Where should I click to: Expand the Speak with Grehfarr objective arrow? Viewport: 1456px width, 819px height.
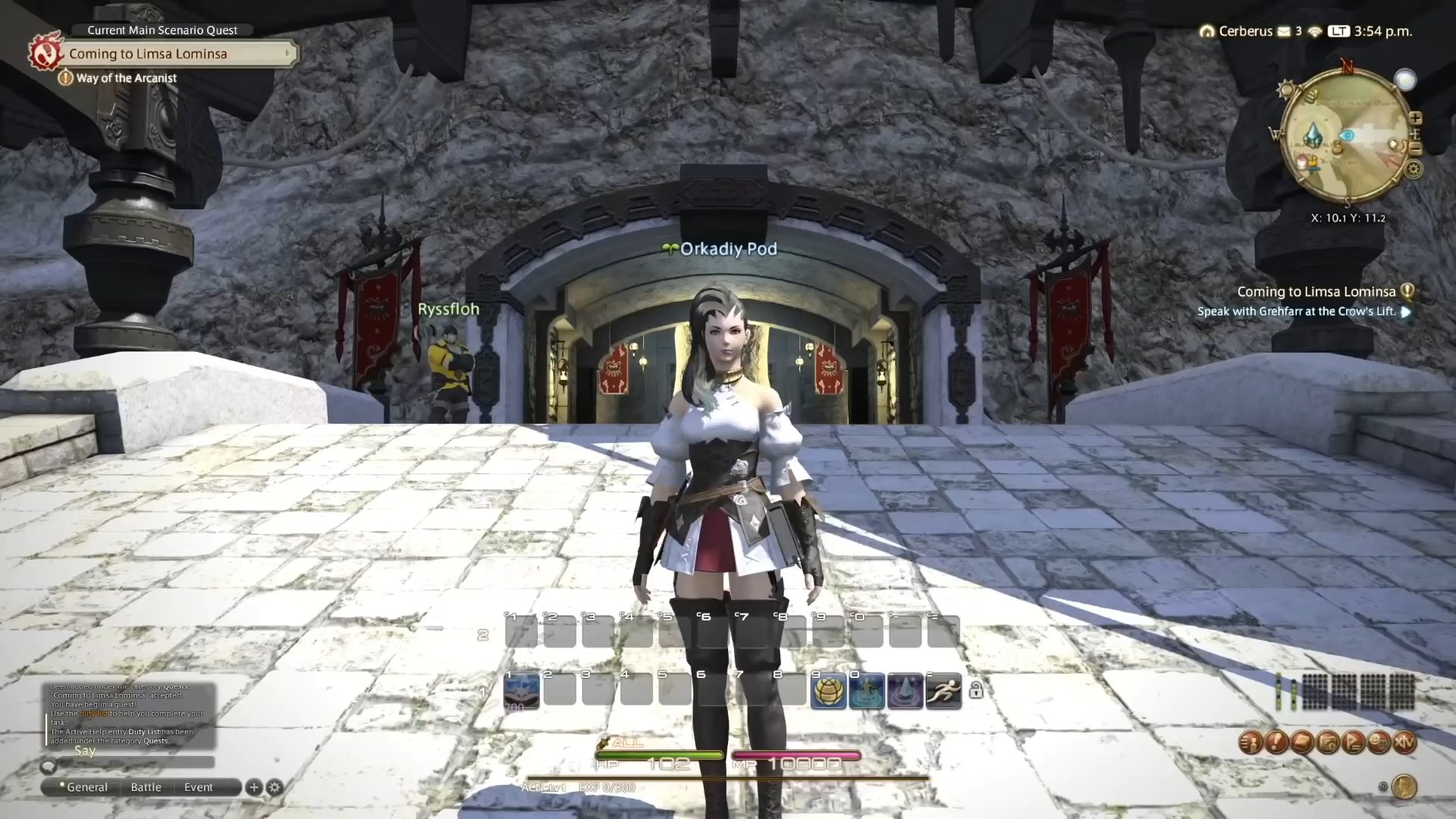[1407, 312]
